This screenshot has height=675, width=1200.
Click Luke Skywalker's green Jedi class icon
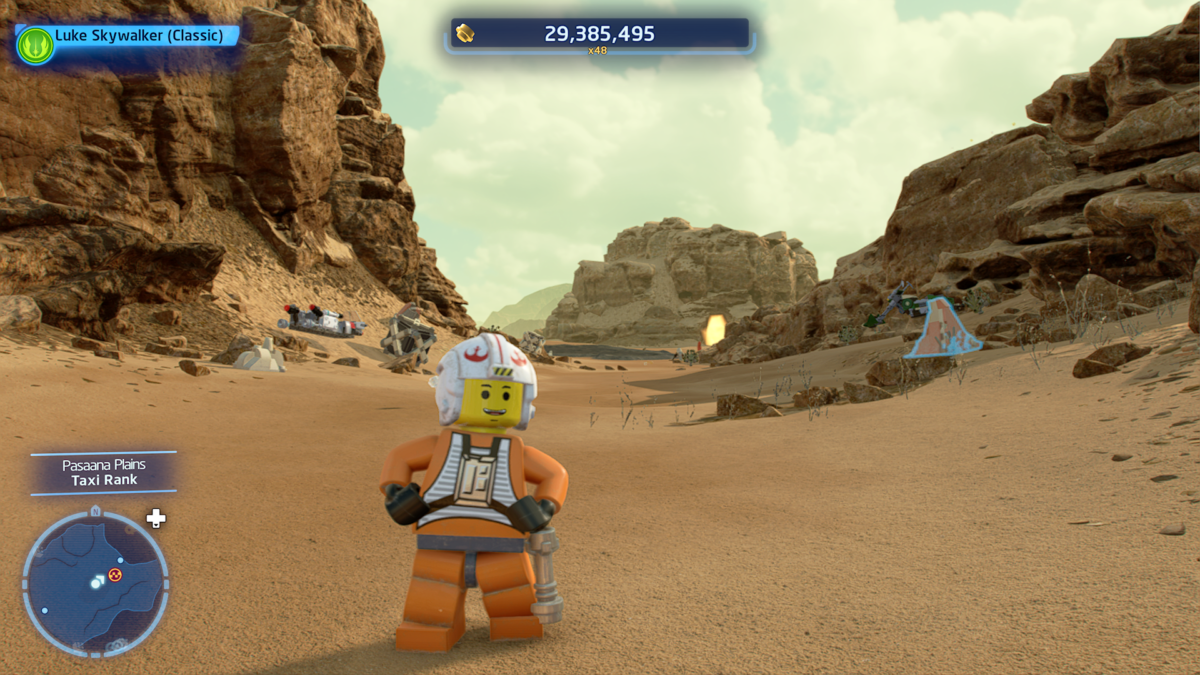tap(35, 45)
